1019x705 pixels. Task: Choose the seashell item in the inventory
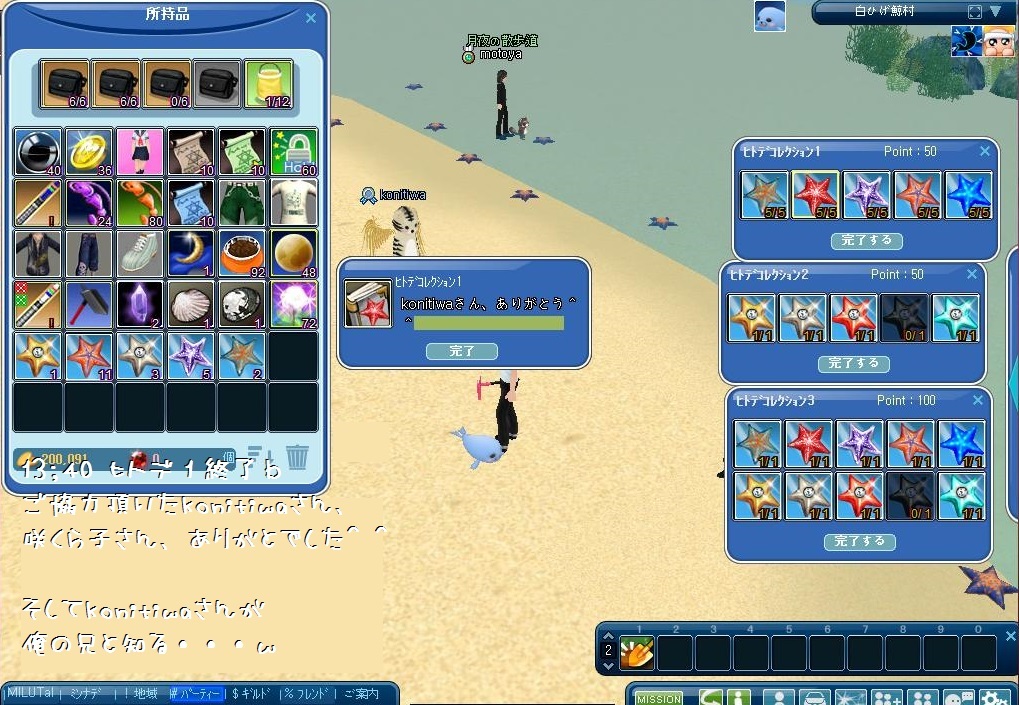tap(191, 304)
